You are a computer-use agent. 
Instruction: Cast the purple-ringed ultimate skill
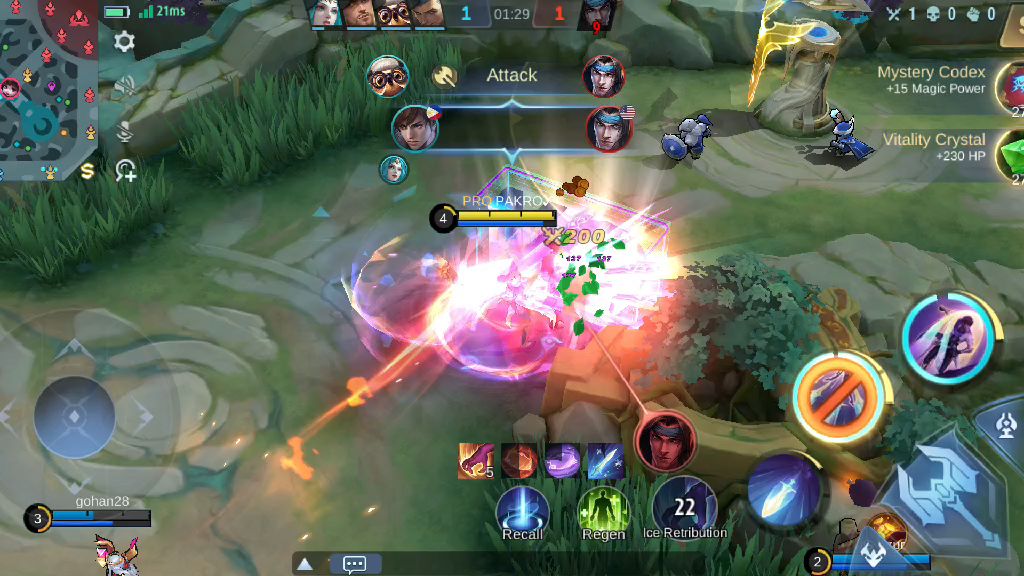pos(946,339)
